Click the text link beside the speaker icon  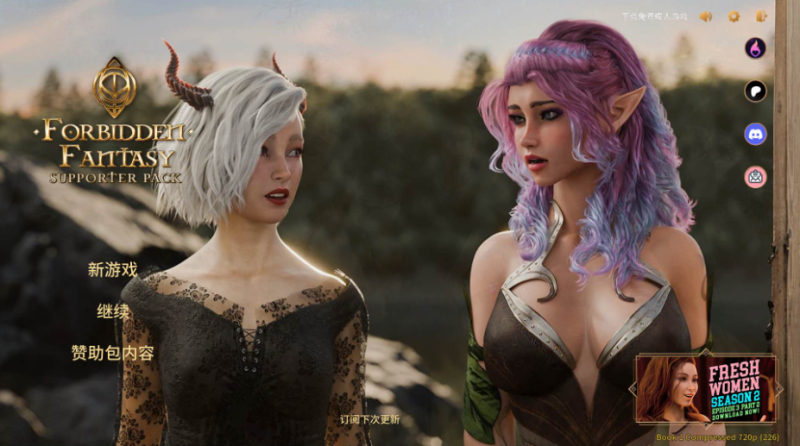point(655,16)
